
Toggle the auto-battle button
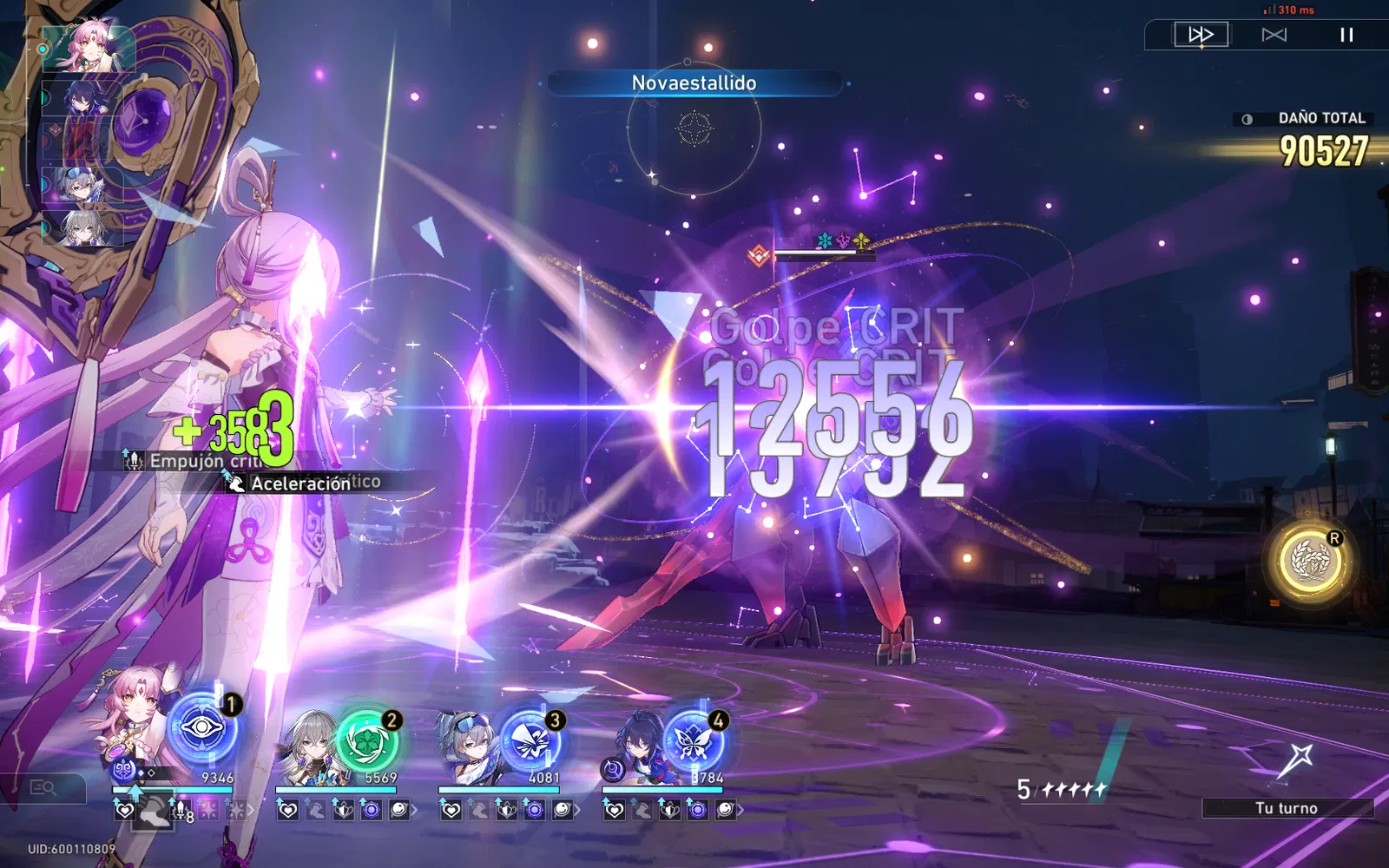pyautogui.click(x=1274, y=35)
